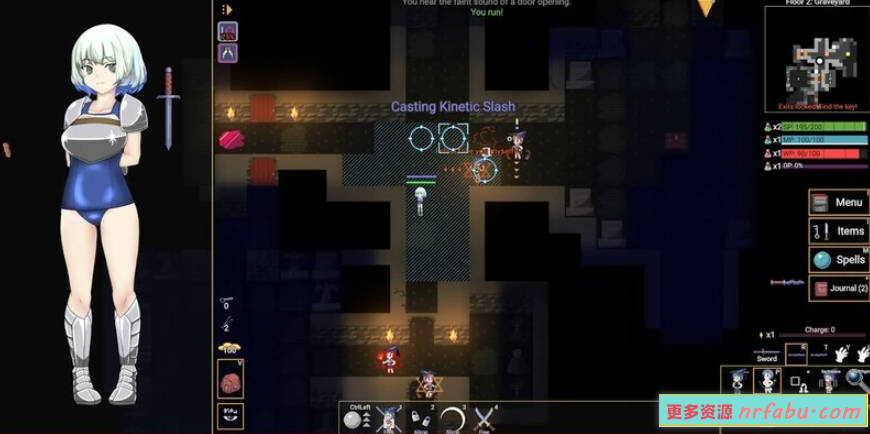Open the Journal (2) log
Viewport: 870px width, 434px height.
[838, 288]
